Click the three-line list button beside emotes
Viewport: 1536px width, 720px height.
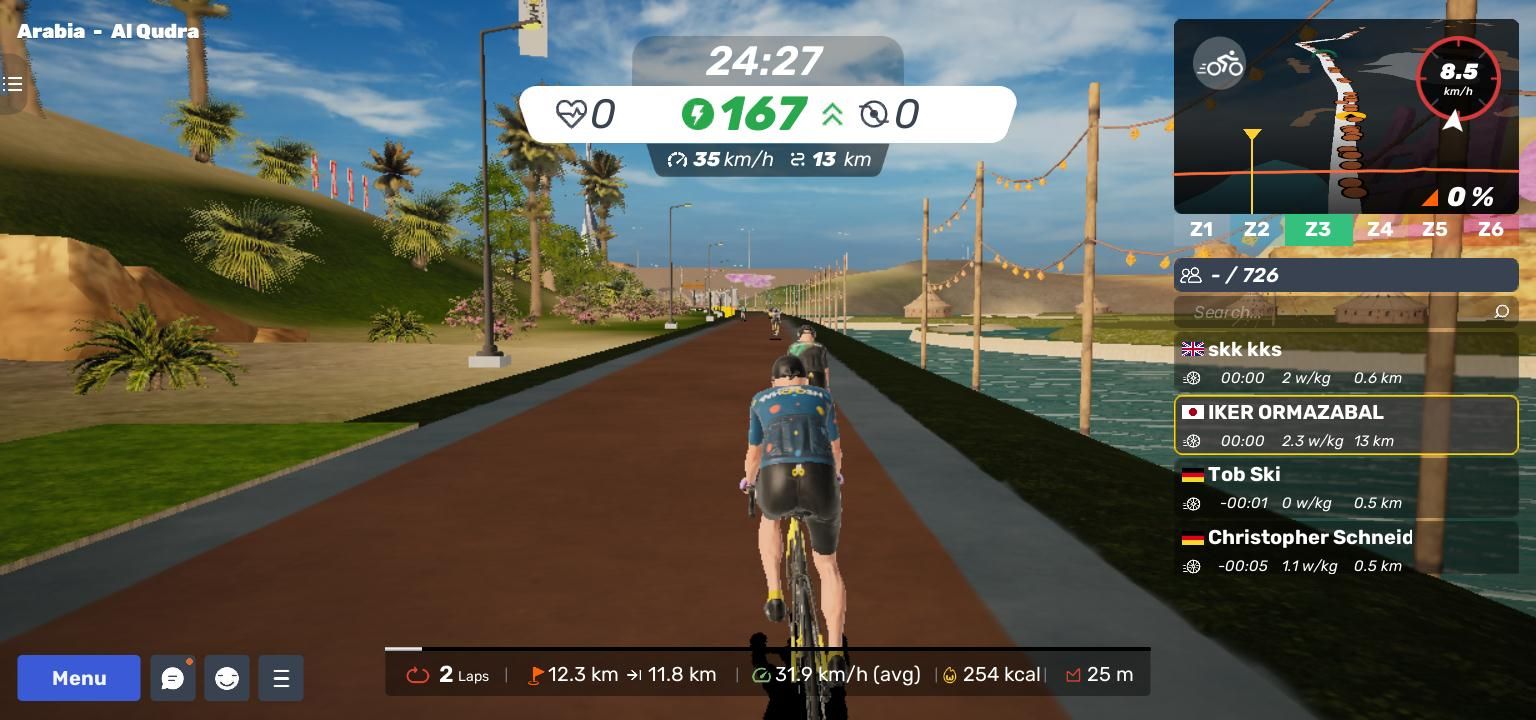click(x=281, y=678)
